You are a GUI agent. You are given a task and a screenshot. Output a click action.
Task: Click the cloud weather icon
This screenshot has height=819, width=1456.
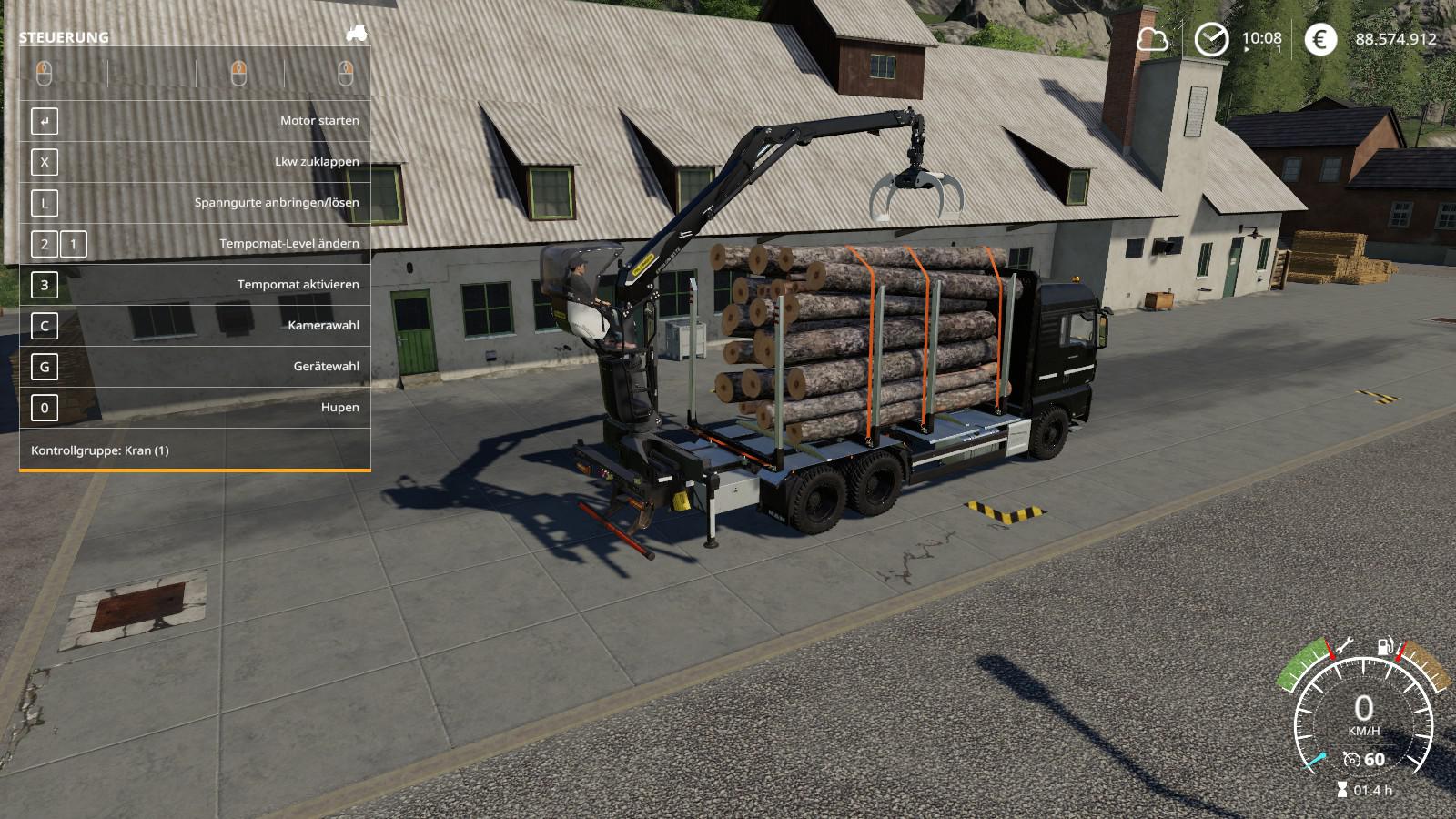click(1152, 39)
